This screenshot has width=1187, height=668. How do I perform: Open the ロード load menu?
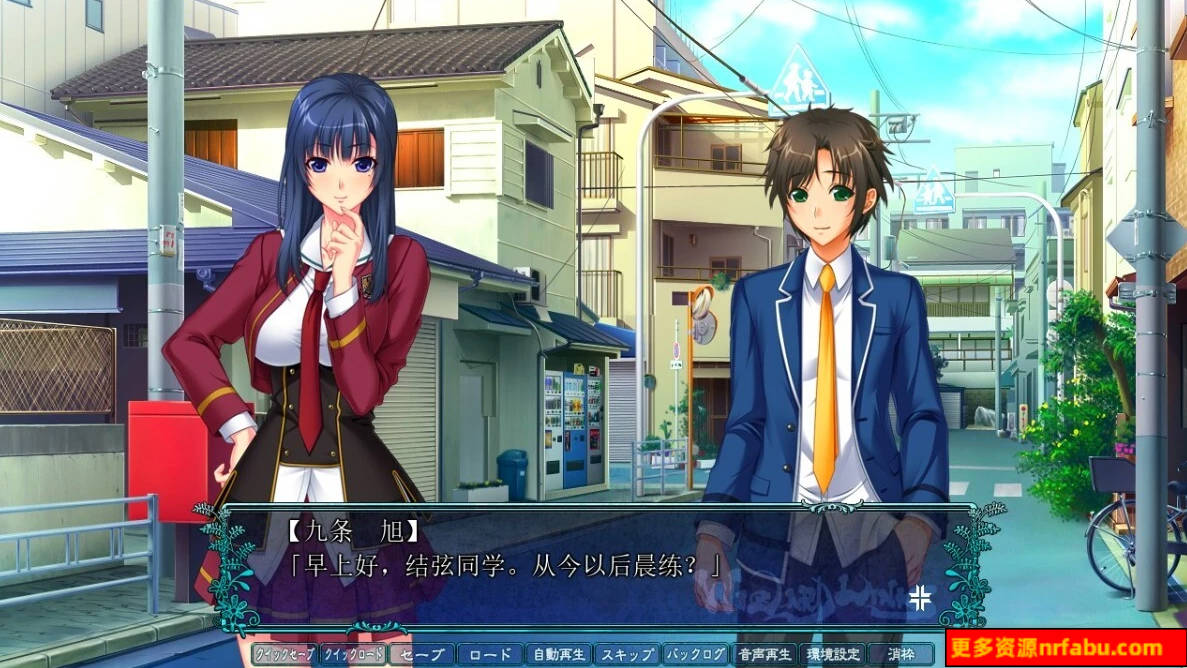(490, 655)
